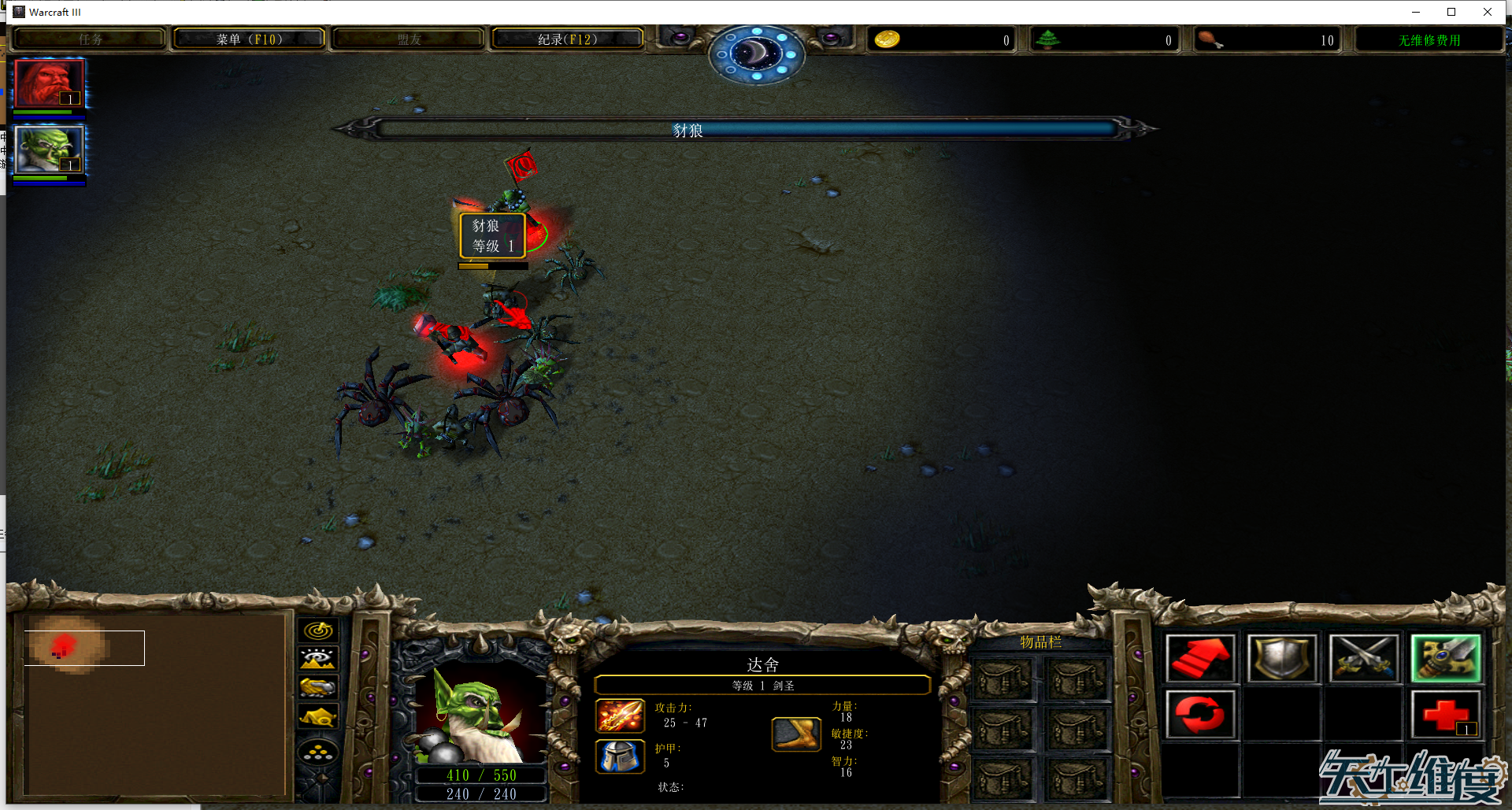Close the Warcraft III window
1512x810 pixels.
pos(1487,12)
